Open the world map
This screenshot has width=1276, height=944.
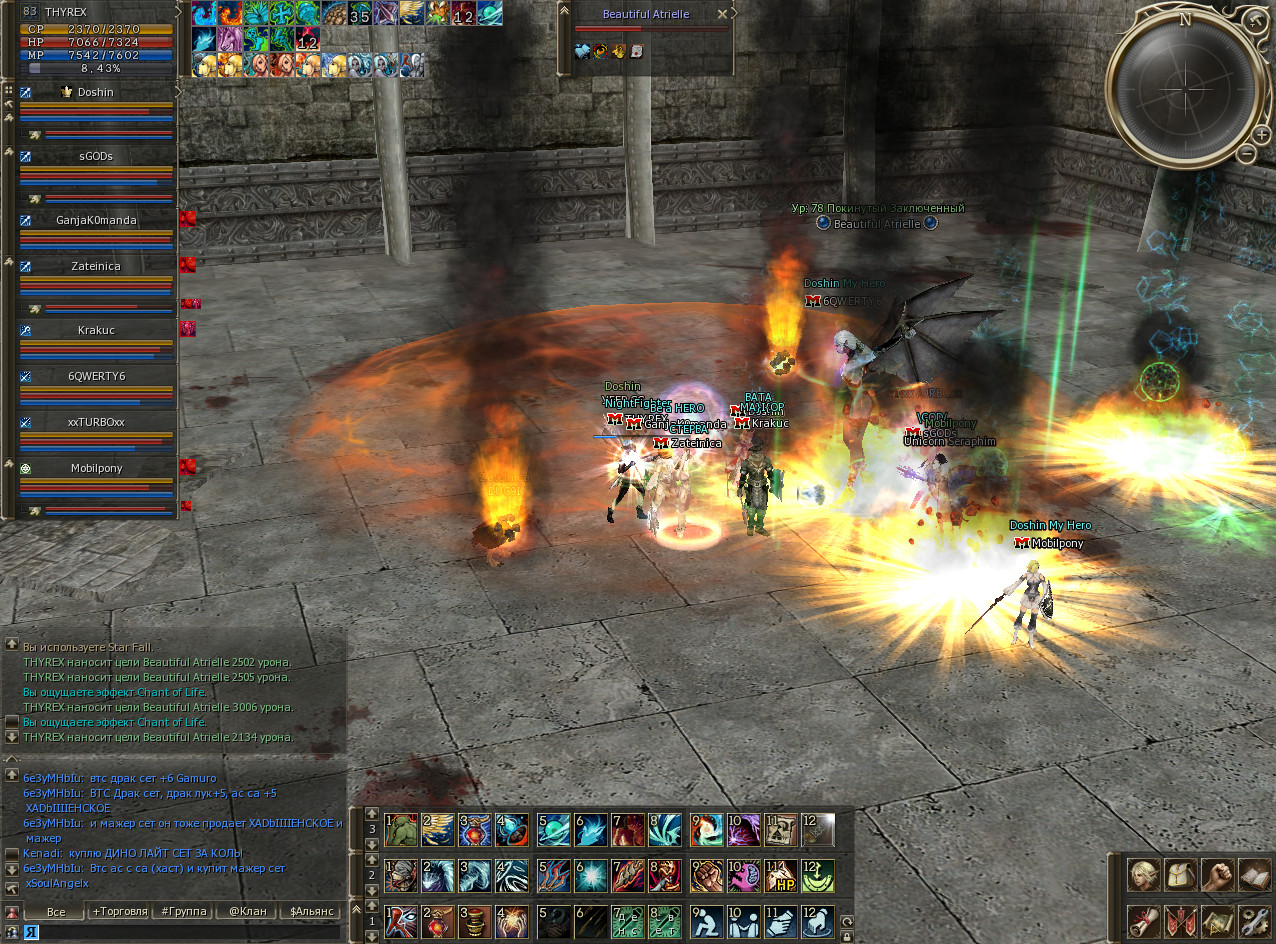[1216, 920]
